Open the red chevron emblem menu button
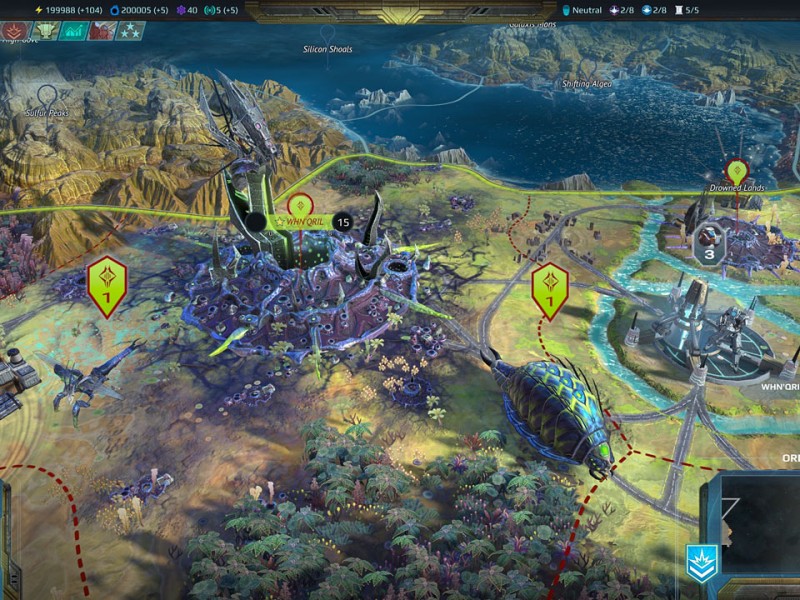Screen dimensions: 800x600 [x=15, y=31]
